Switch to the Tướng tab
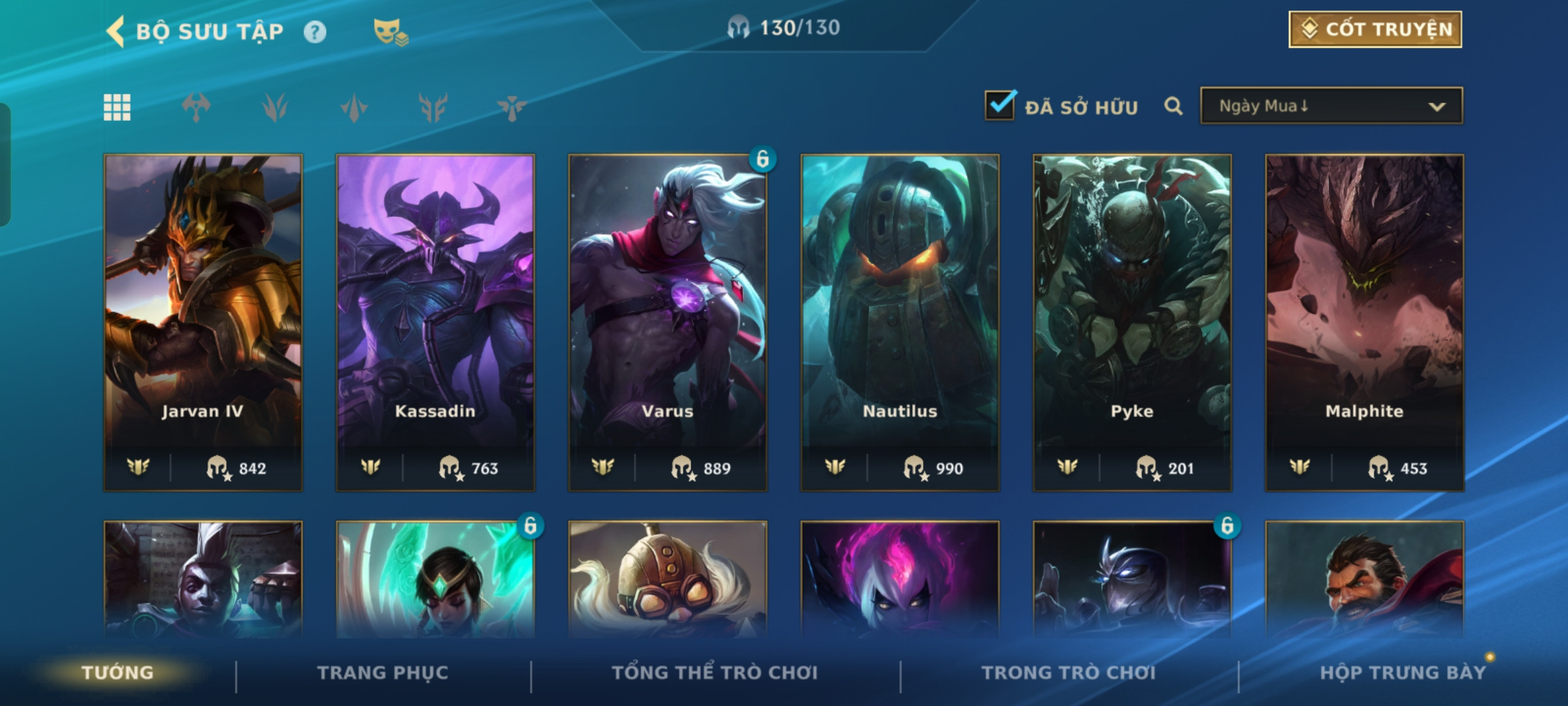Image resolution: width=1568 pixels, height=706 pixels. click(x=118, y=673)
